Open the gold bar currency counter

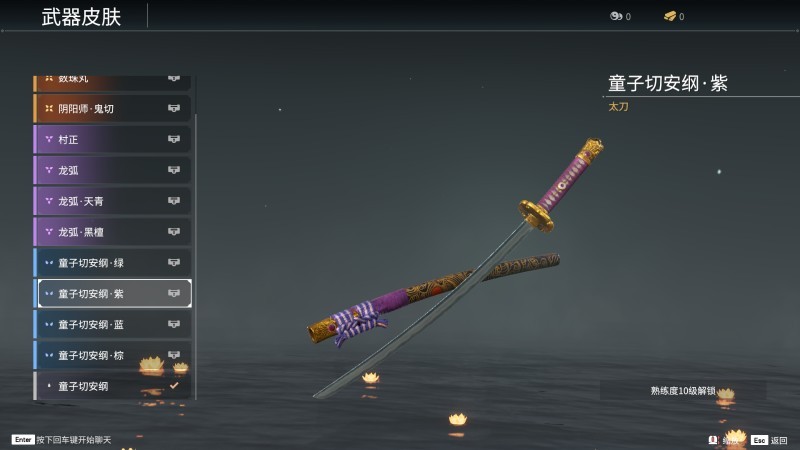(x=674, y=16)
